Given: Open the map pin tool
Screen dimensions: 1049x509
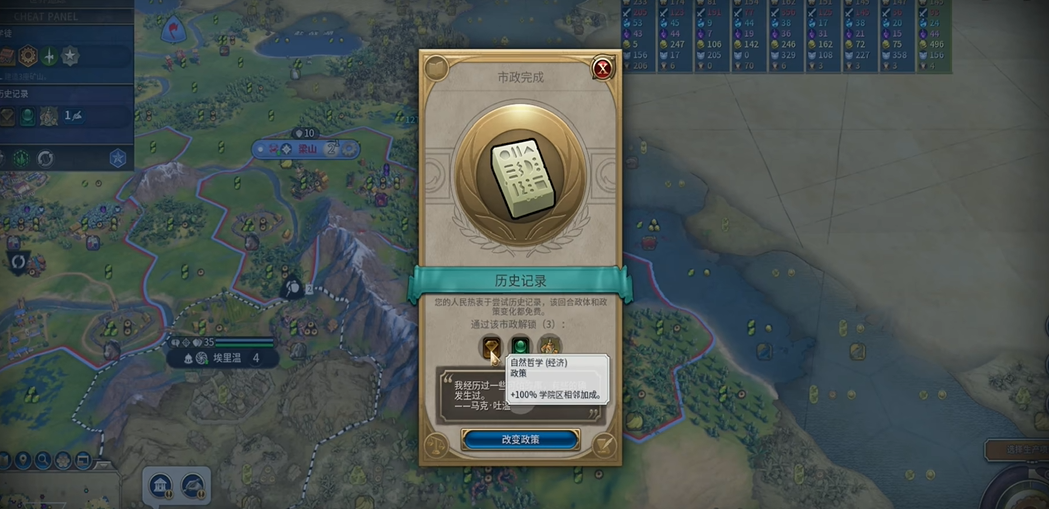Looking at the screenshot, I should click(x=23, y=460).
